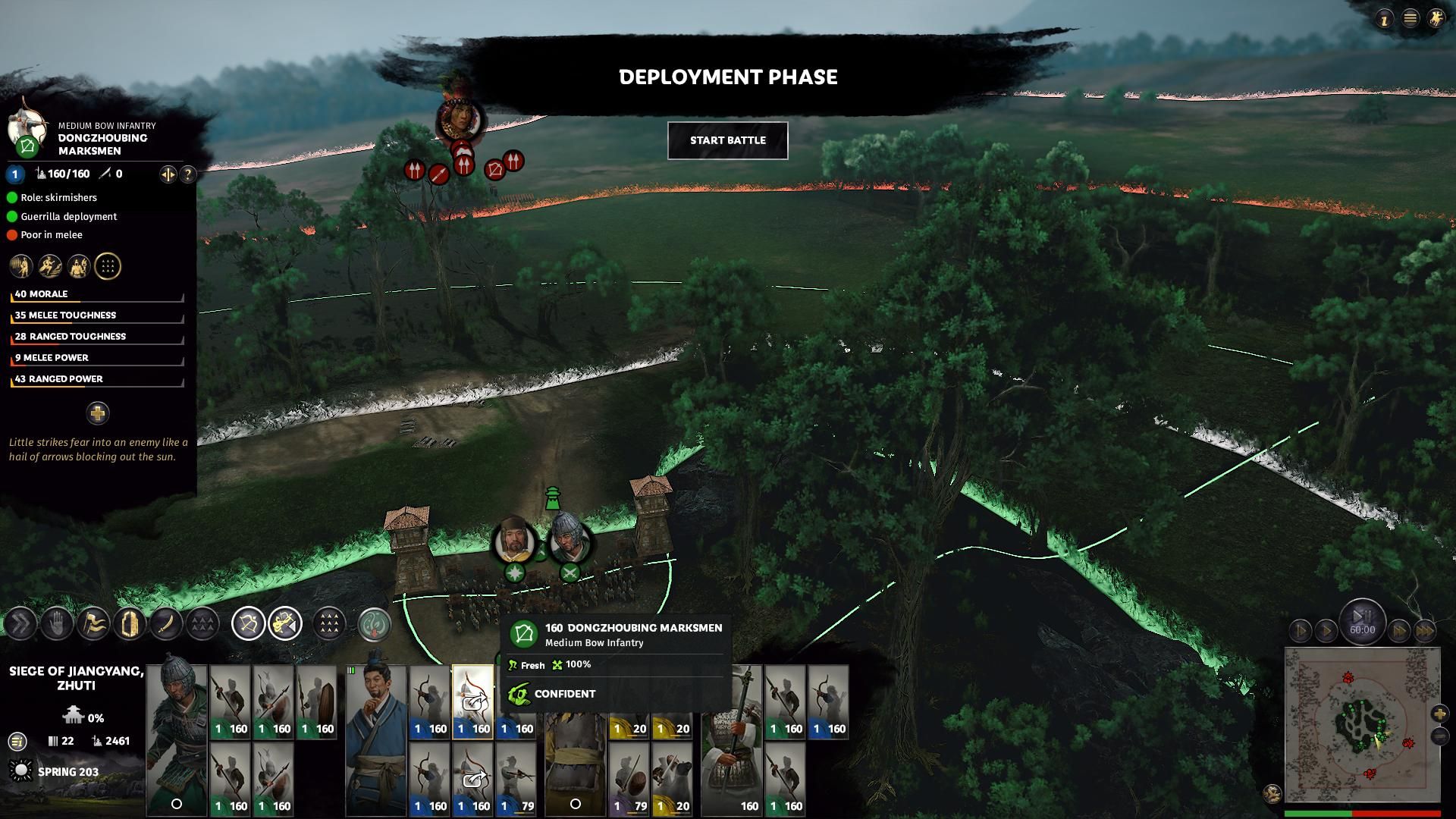
Task: Open the hamburger game menu icon
Action: pos(1410,19)
